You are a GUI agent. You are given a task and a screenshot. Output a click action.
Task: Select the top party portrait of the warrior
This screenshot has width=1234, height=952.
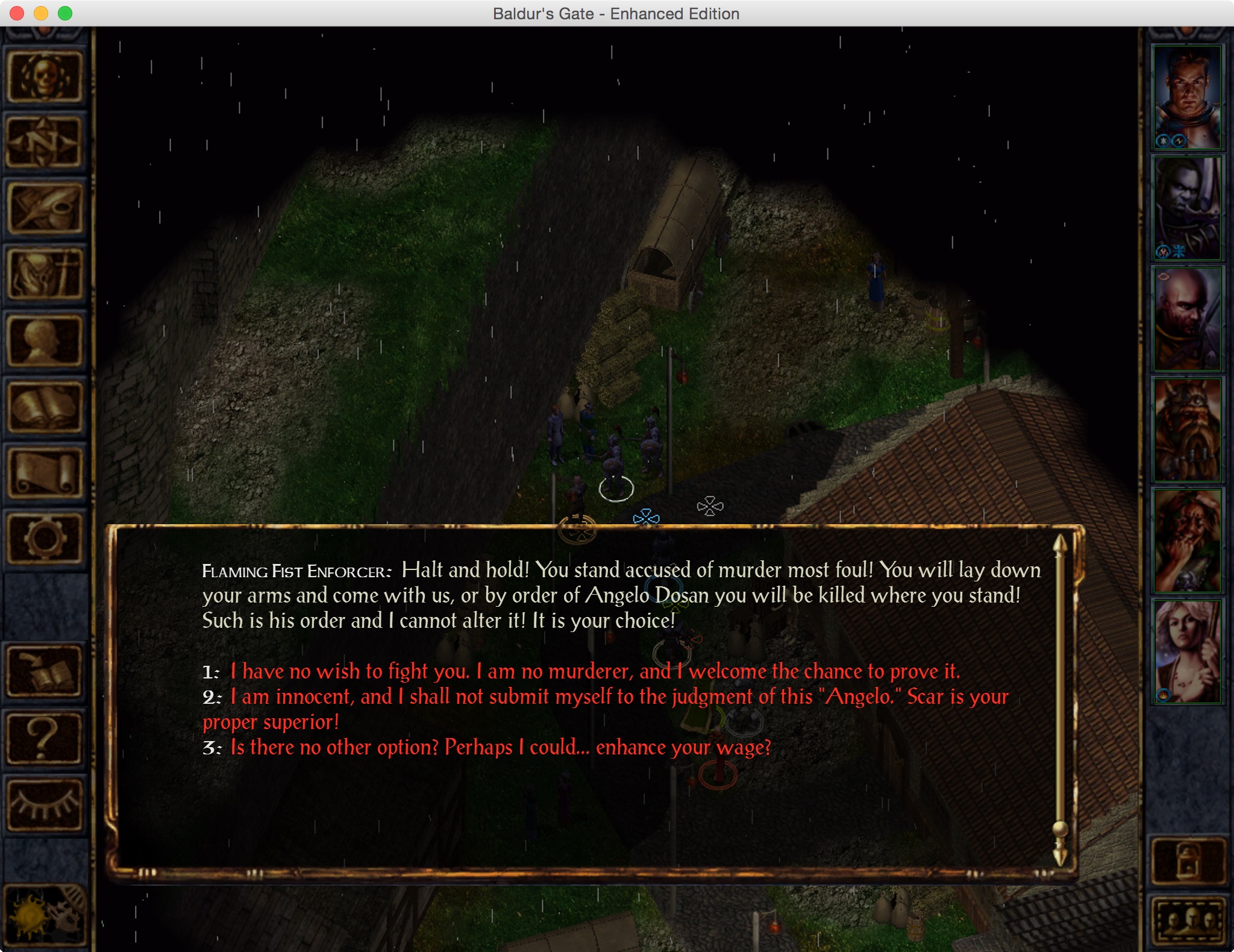pyautogui.click(x=1187, y=98)
